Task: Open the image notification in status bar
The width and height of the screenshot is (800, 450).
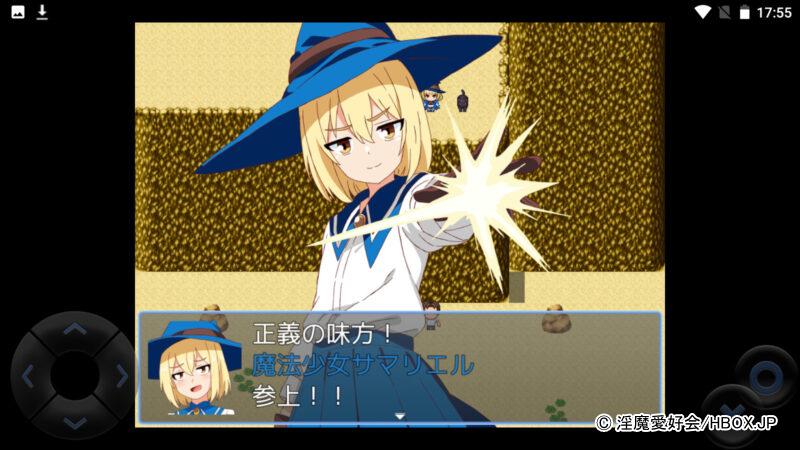Action: 18,12
